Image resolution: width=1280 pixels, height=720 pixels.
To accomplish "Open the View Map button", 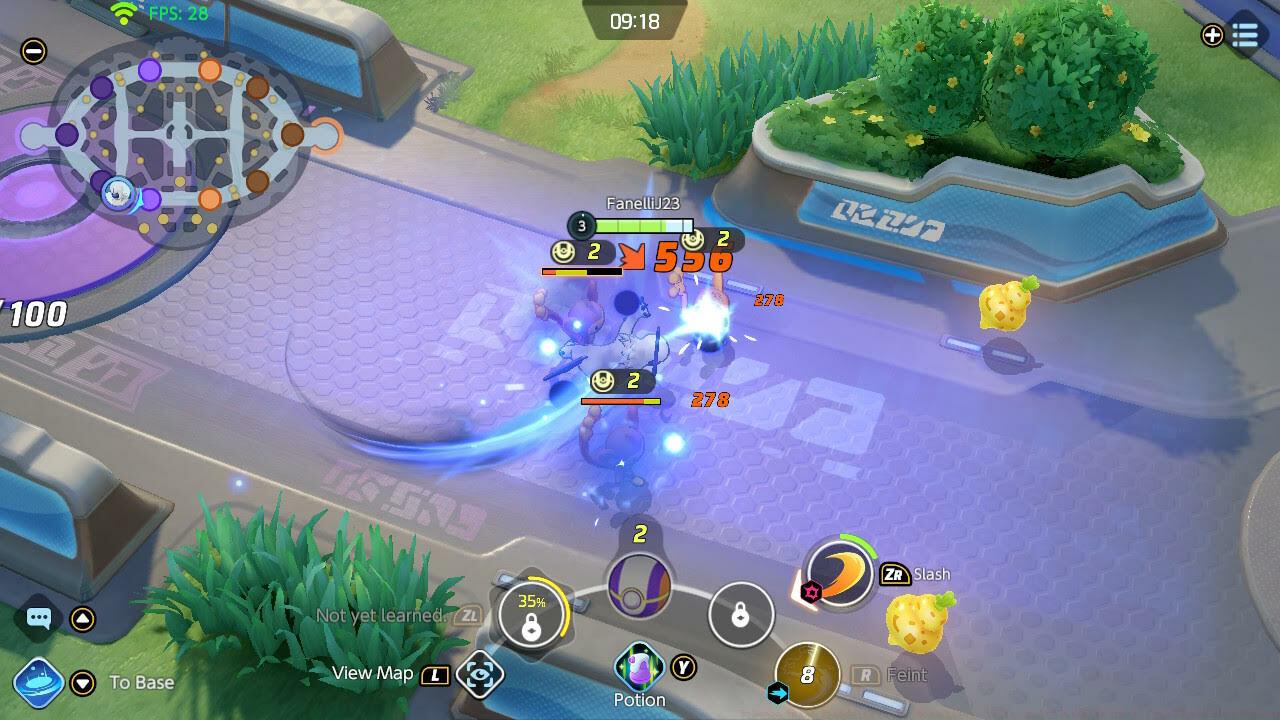I will [480, 675].
